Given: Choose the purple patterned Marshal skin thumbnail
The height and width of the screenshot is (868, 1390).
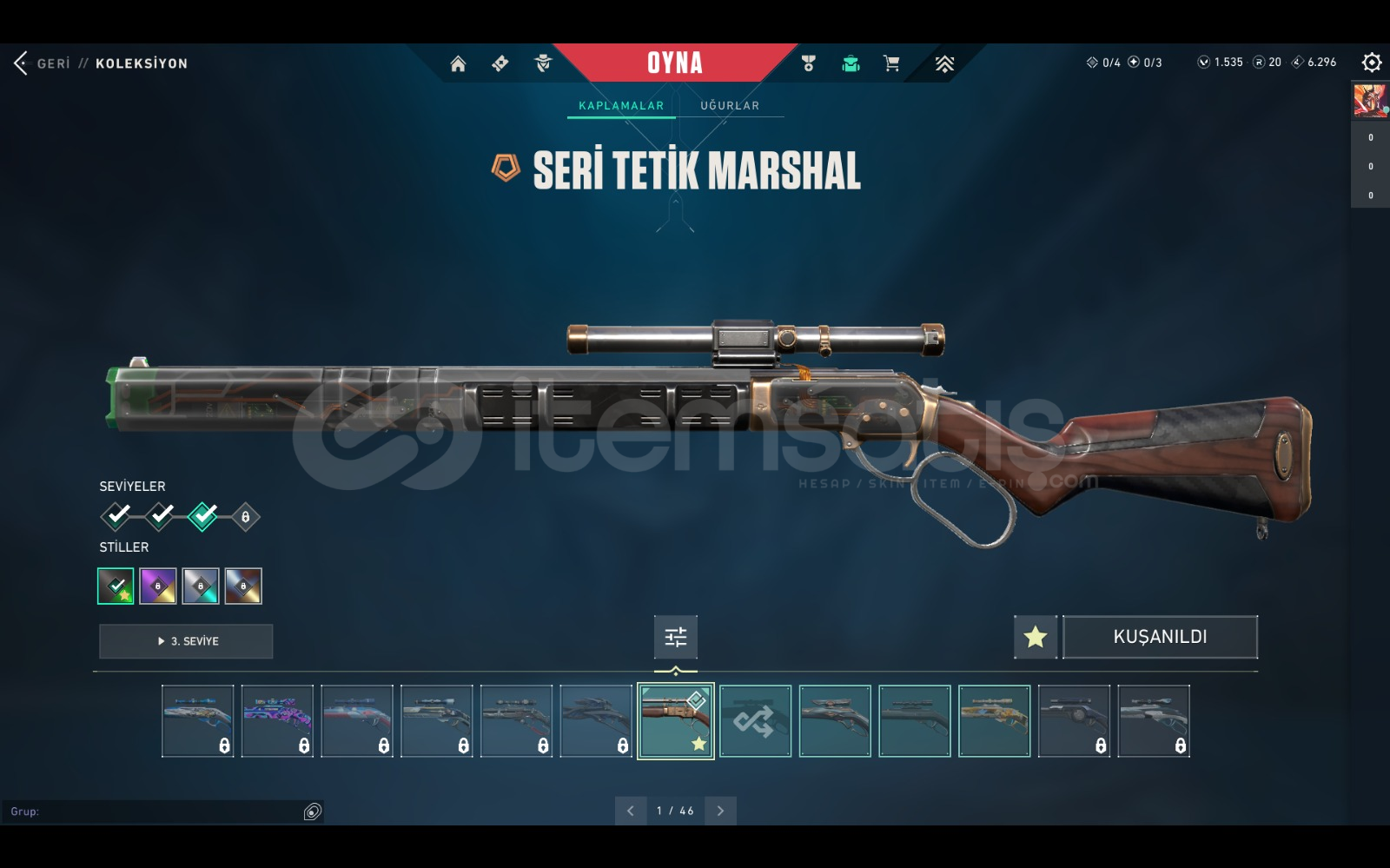Looking at the screenshot, I should (x=277, y=721).
